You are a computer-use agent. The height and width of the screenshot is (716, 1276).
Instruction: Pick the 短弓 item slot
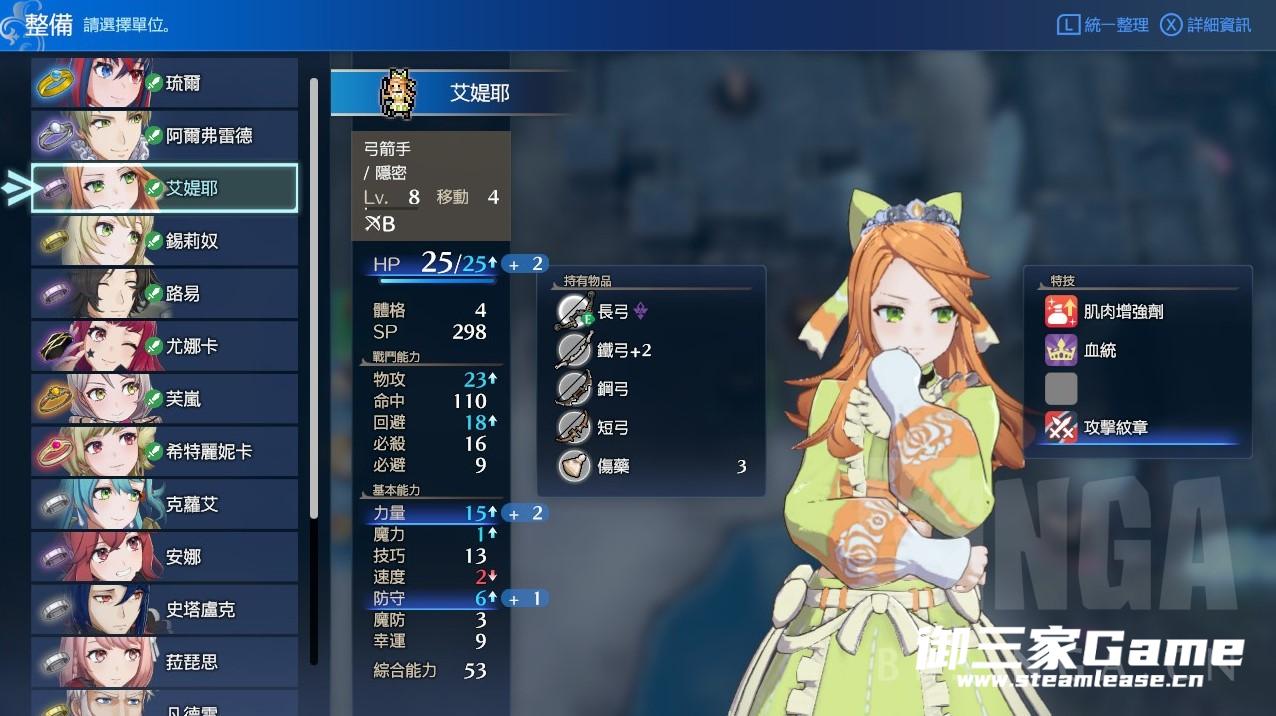coord(613,428)
